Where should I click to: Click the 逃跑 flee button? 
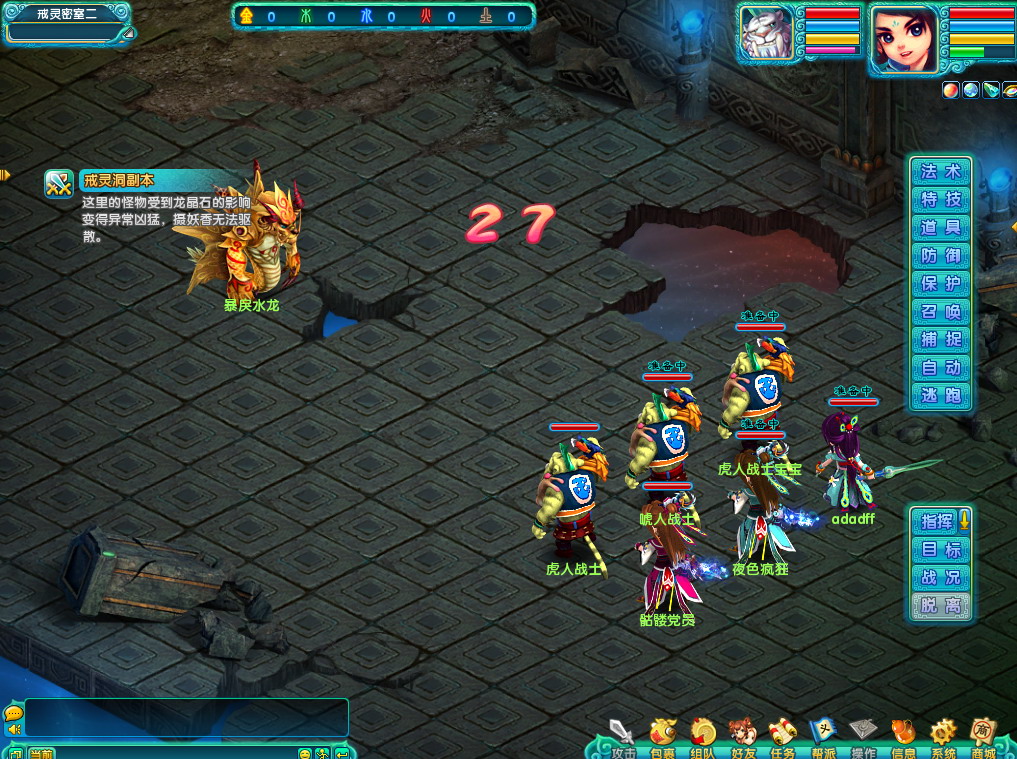(940, 396)
